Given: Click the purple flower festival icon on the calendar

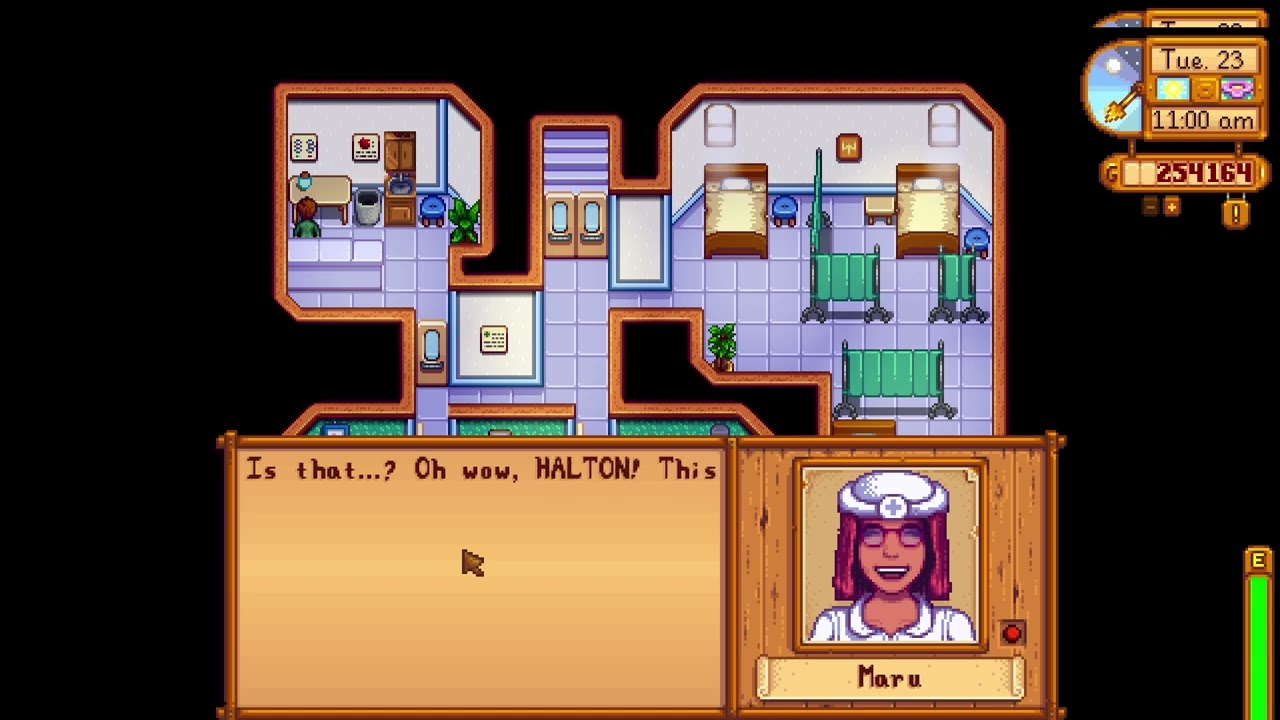Looking at the screenshot, I should (1236, 90).
